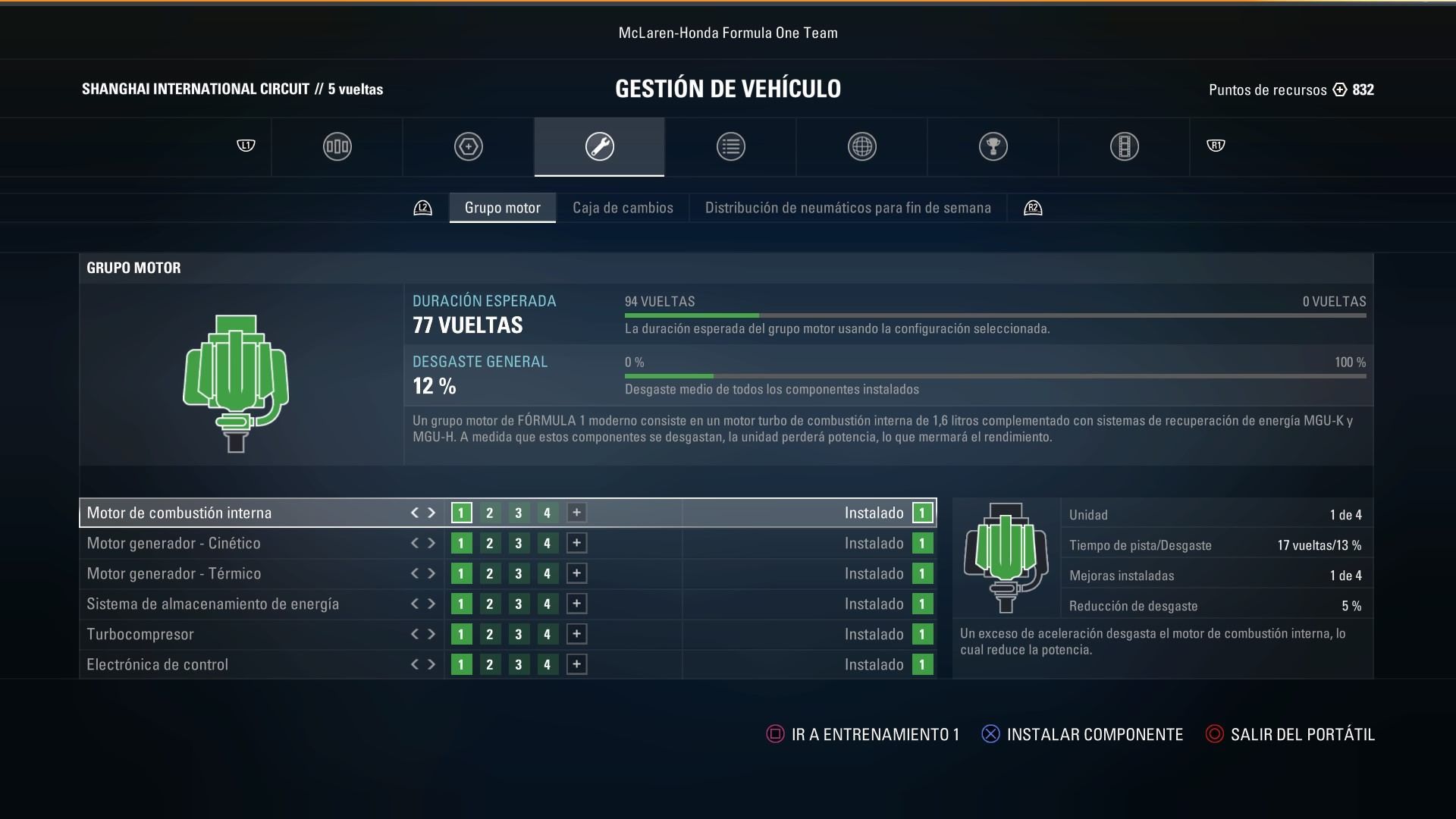Select Distribución de neumáticos para fin de semana

coord(848,208)
